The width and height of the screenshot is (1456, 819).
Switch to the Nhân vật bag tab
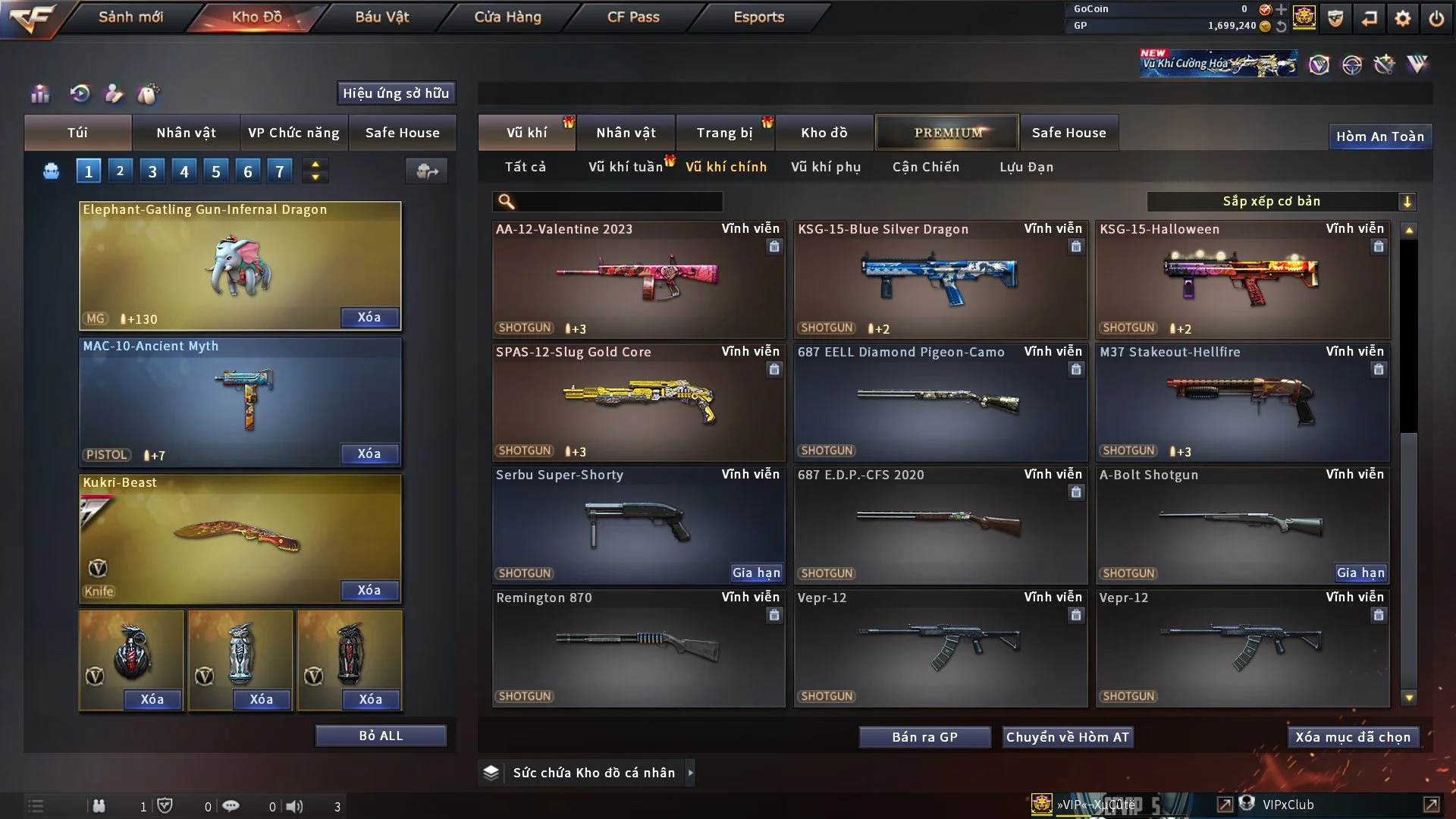pyautogui.click(x=186, y=133)
